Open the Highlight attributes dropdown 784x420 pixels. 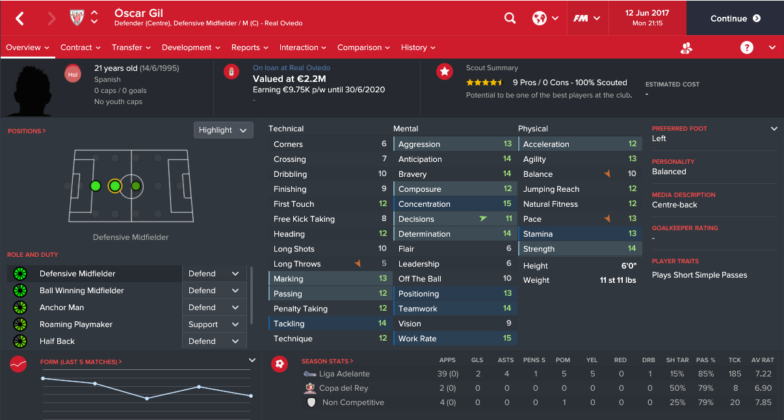point(223,130)
